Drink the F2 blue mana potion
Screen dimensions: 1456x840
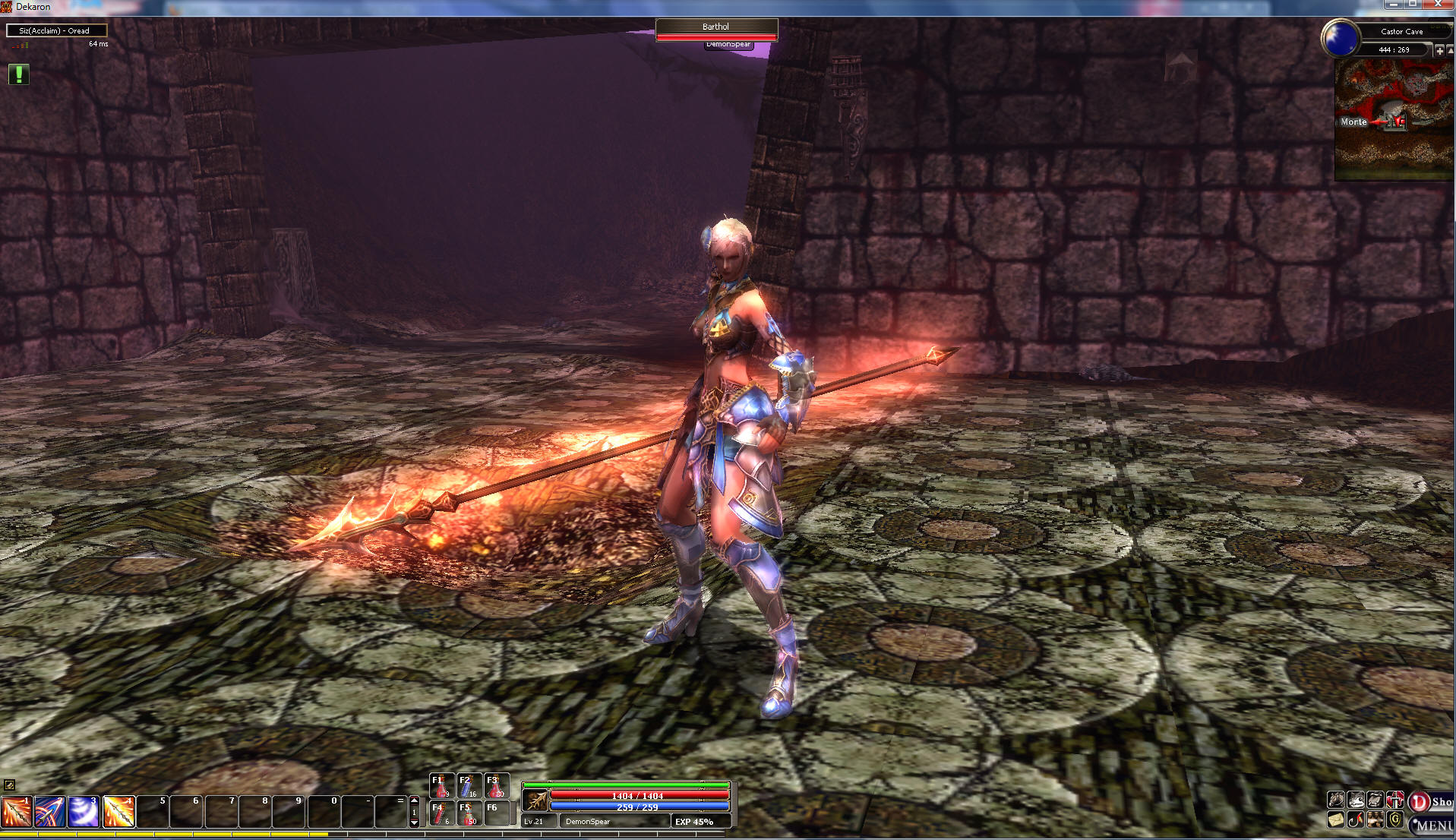click(x=468, y=786)
